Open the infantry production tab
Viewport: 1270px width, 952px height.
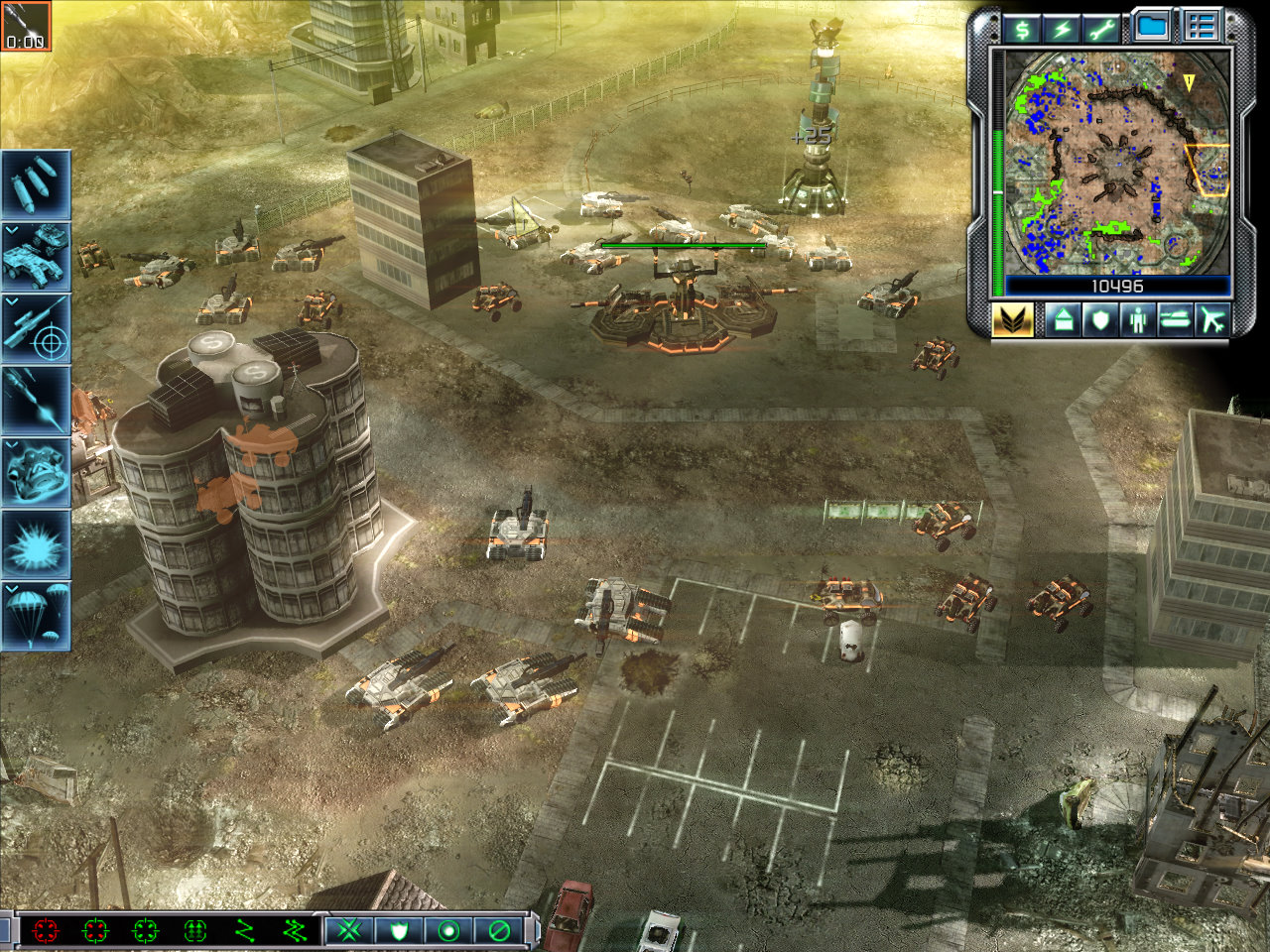1137,319
